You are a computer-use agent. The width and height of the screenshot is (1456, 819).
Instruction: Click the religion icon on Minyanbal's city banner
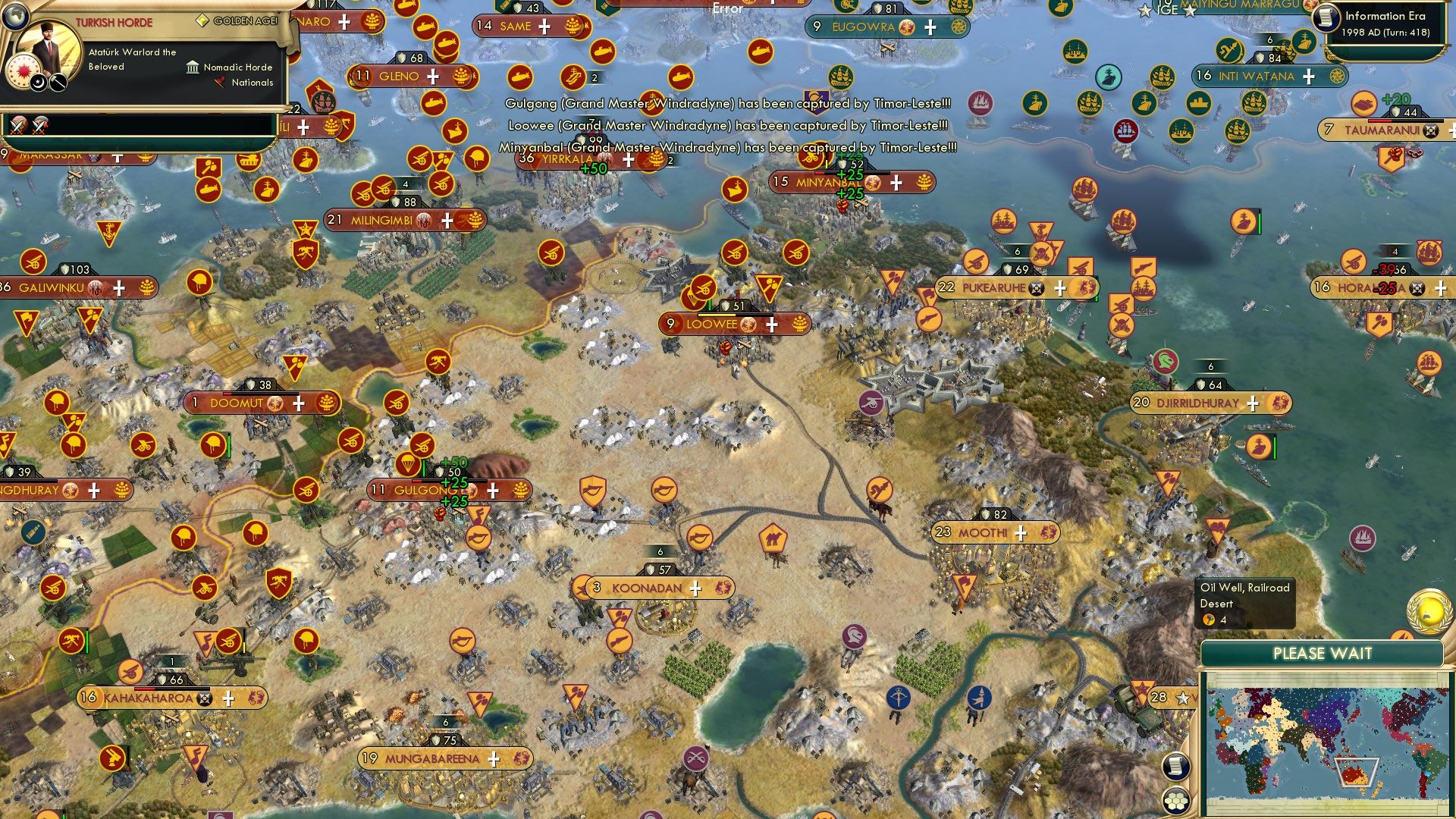click(873, 182)
